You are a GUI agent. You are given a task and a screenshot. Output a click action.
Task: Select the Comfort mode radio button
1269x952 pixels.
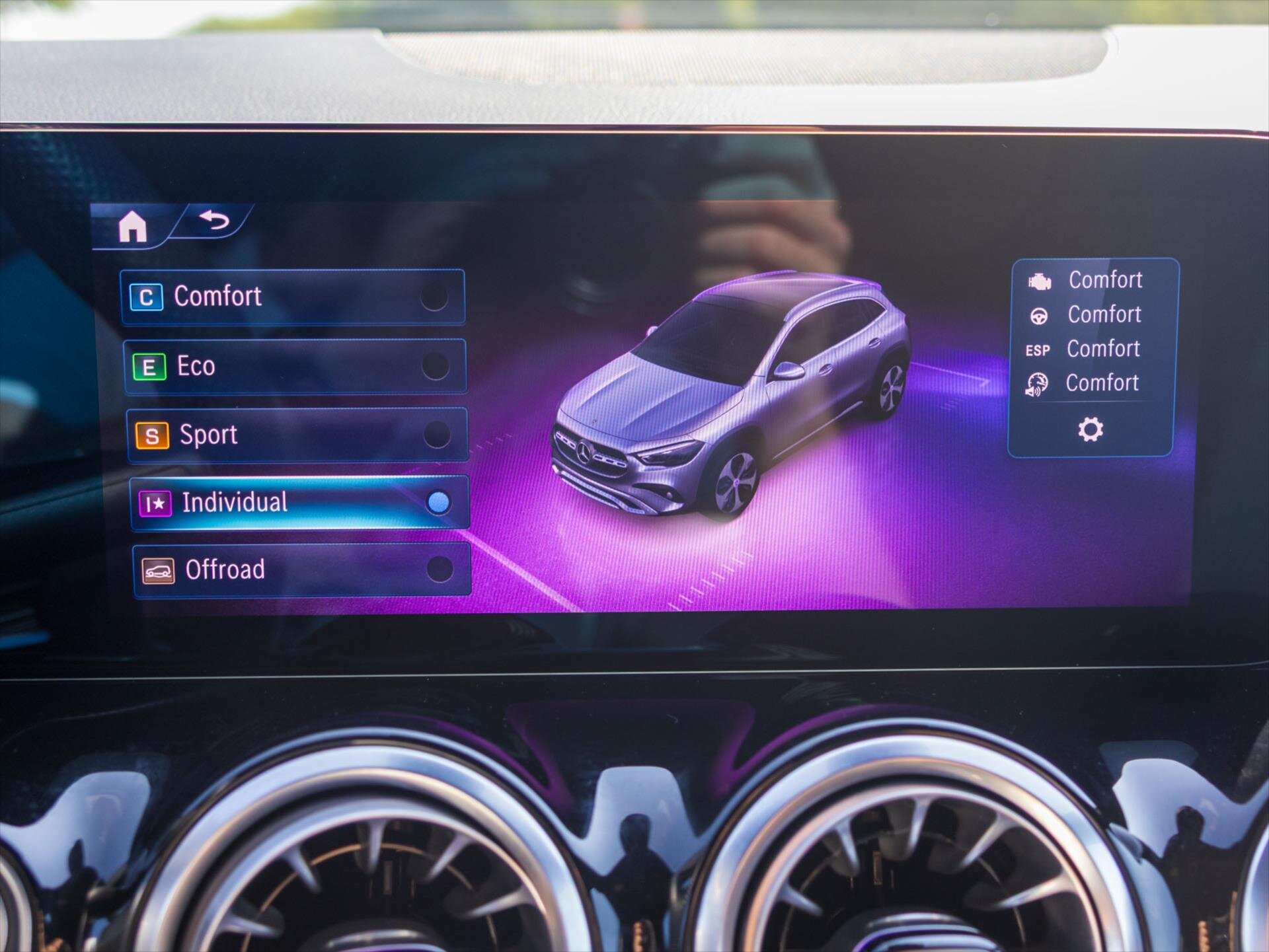tap(434, 297)
